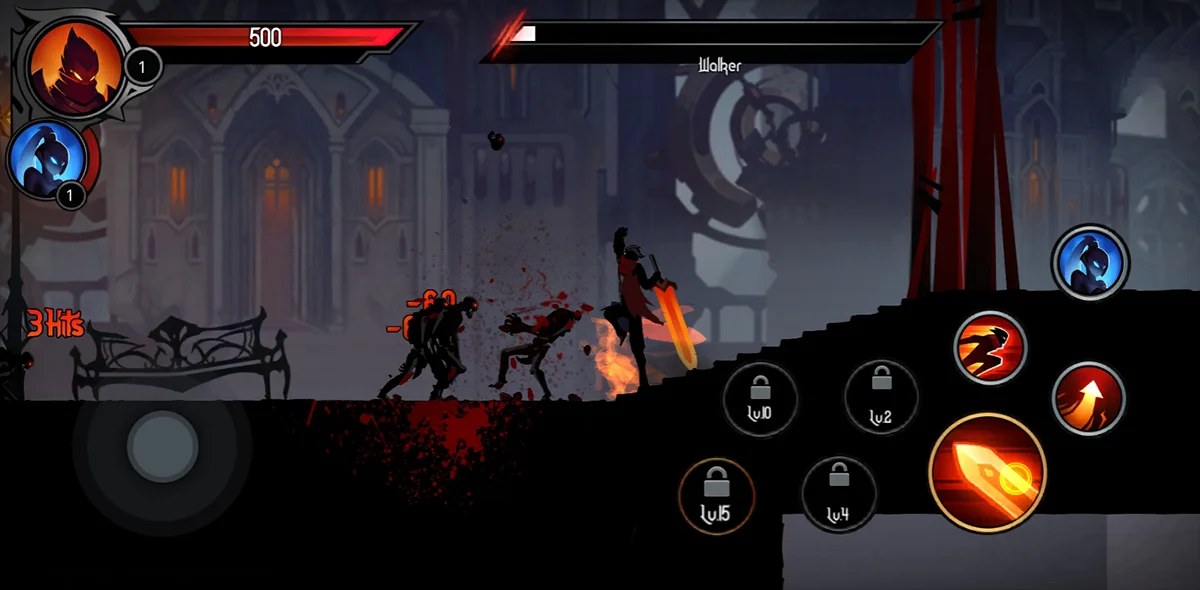Tap the locked Lv15 skill slot

(x=716, y=496)
